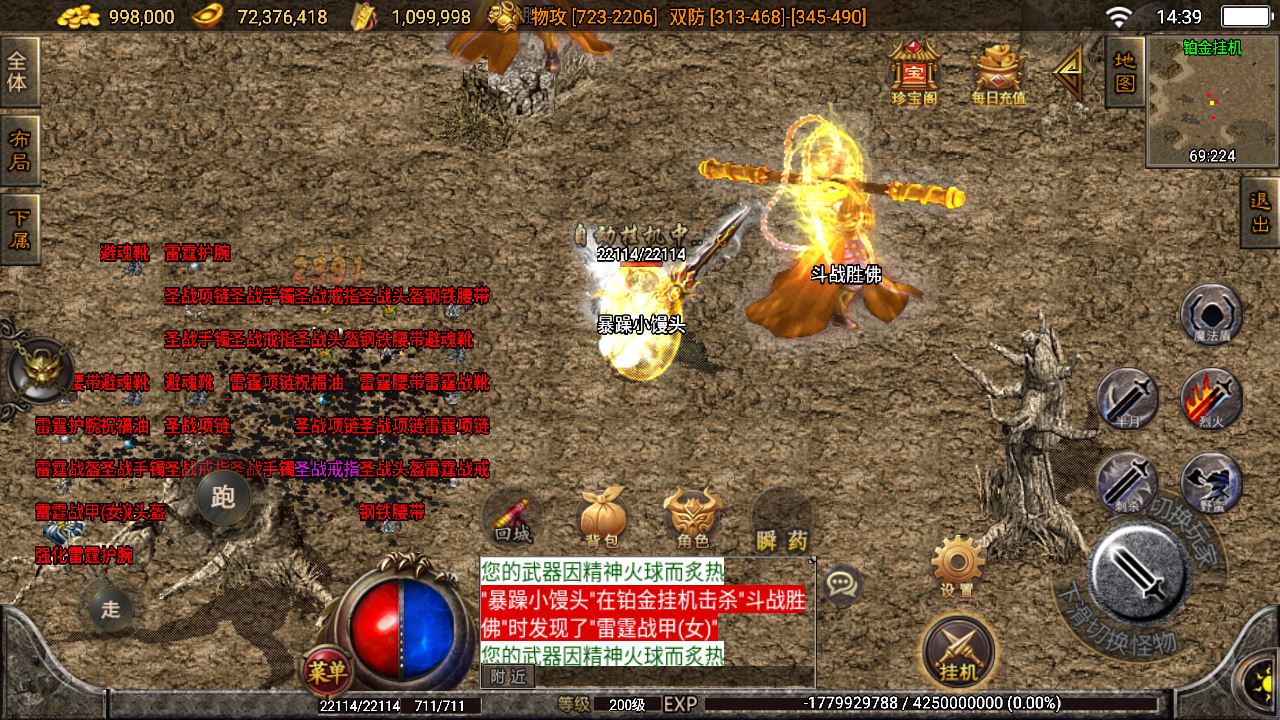Screen dimensions: 1280x720
Task: Tap the 退出 exit button
Action: pyautogui.click(x=1260, y=212)
